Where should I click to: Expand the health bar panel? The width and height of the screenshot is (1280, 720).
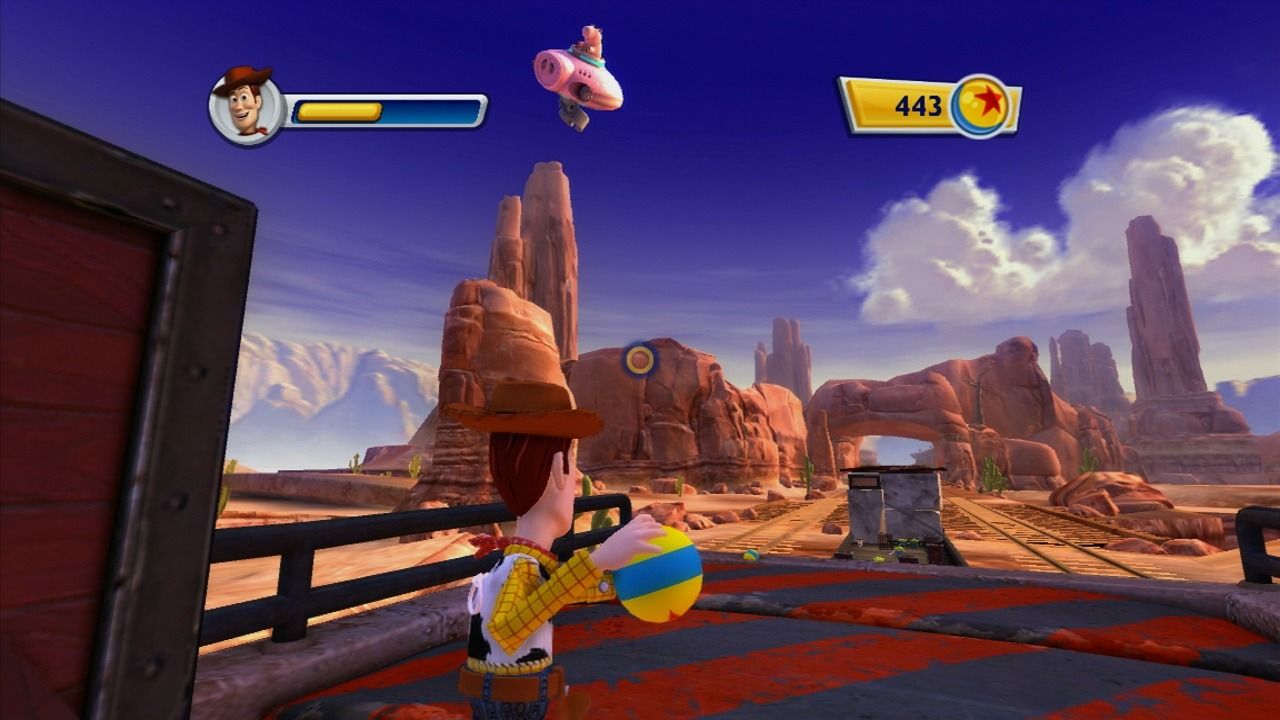[x=385, y=110]
